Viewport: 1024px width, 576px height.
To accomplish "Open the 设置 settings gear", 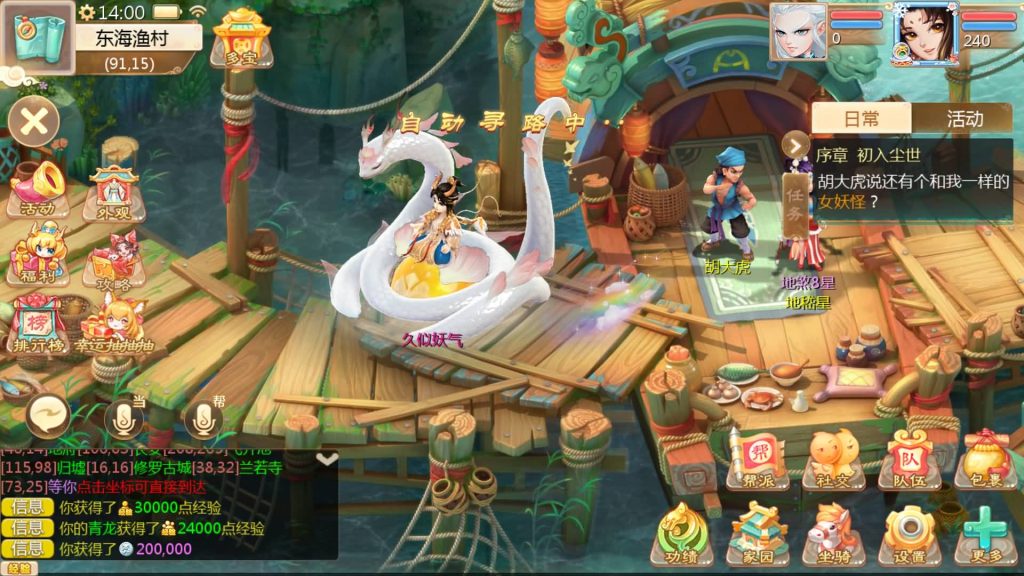I will [908, 534].
